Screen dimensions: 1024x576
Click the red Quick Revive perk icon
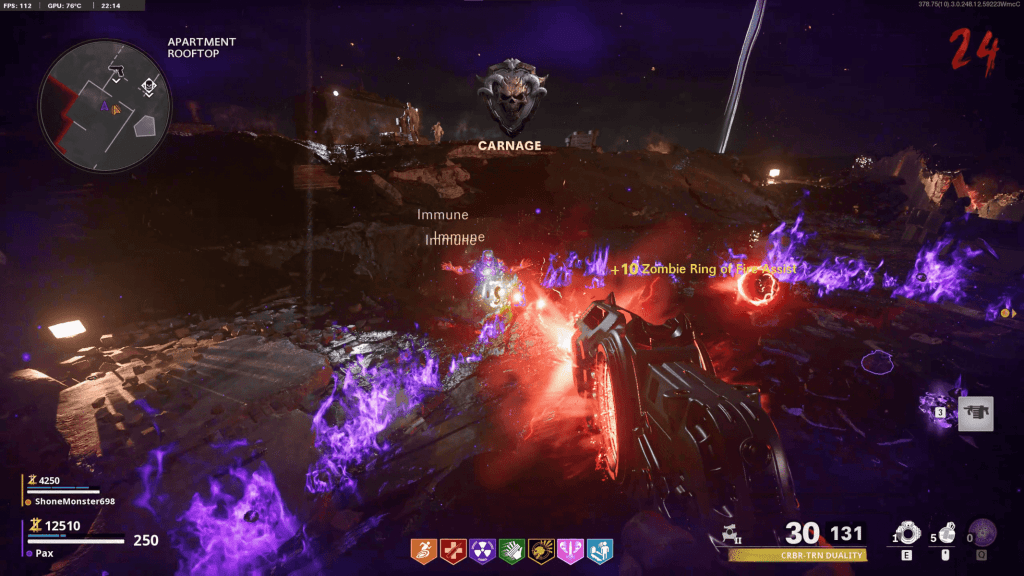pyautogui.click(x=454, y=550)
